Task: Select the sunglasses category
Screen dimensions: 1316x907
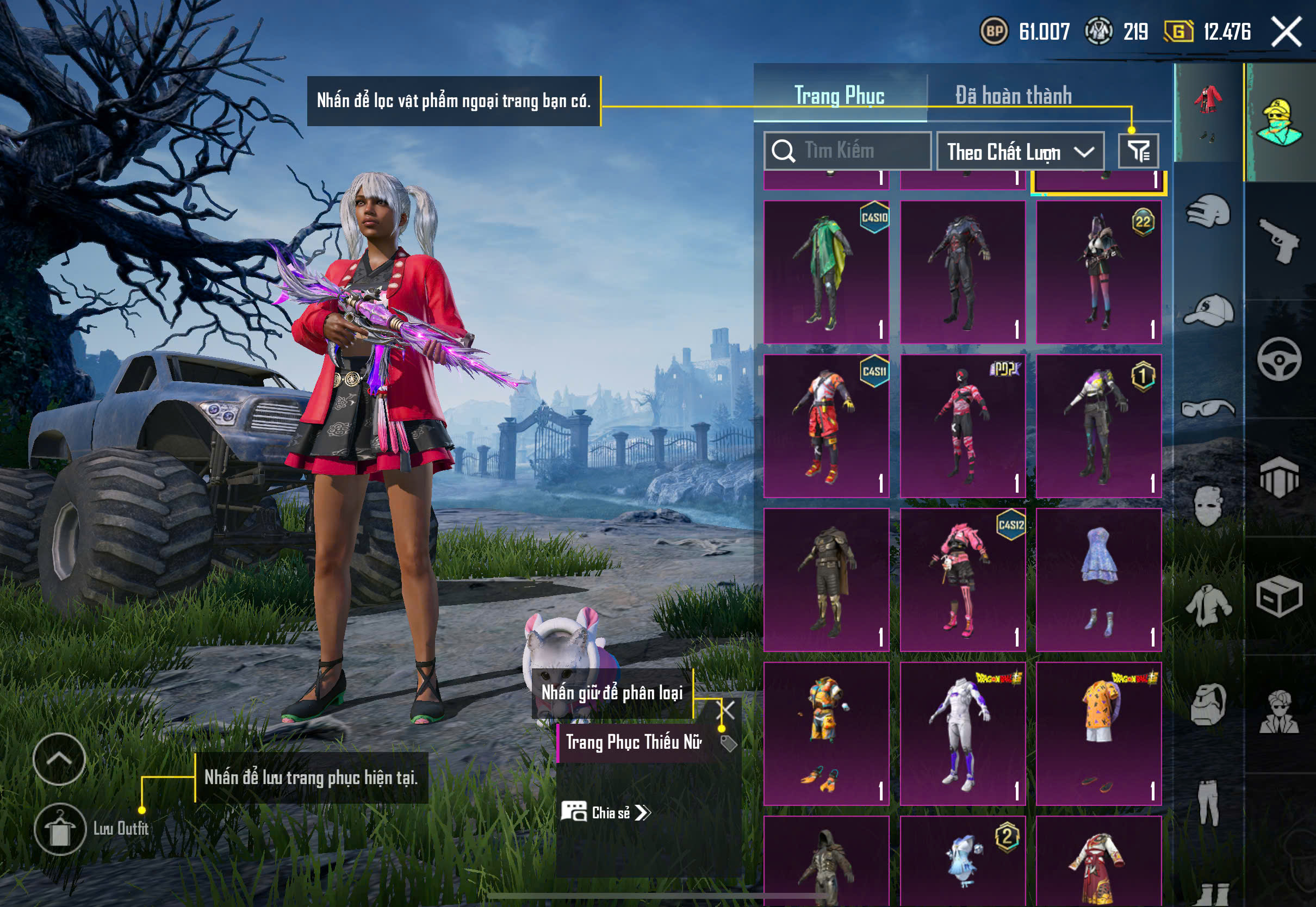Action: [x=1209, y=408]
